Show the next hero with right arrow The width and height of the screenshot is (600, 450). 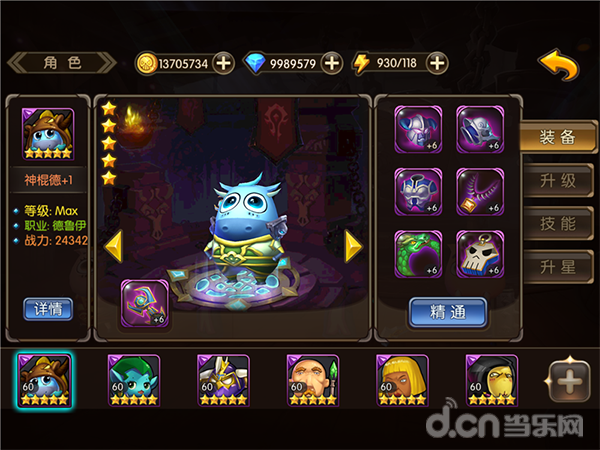(352, 245)
